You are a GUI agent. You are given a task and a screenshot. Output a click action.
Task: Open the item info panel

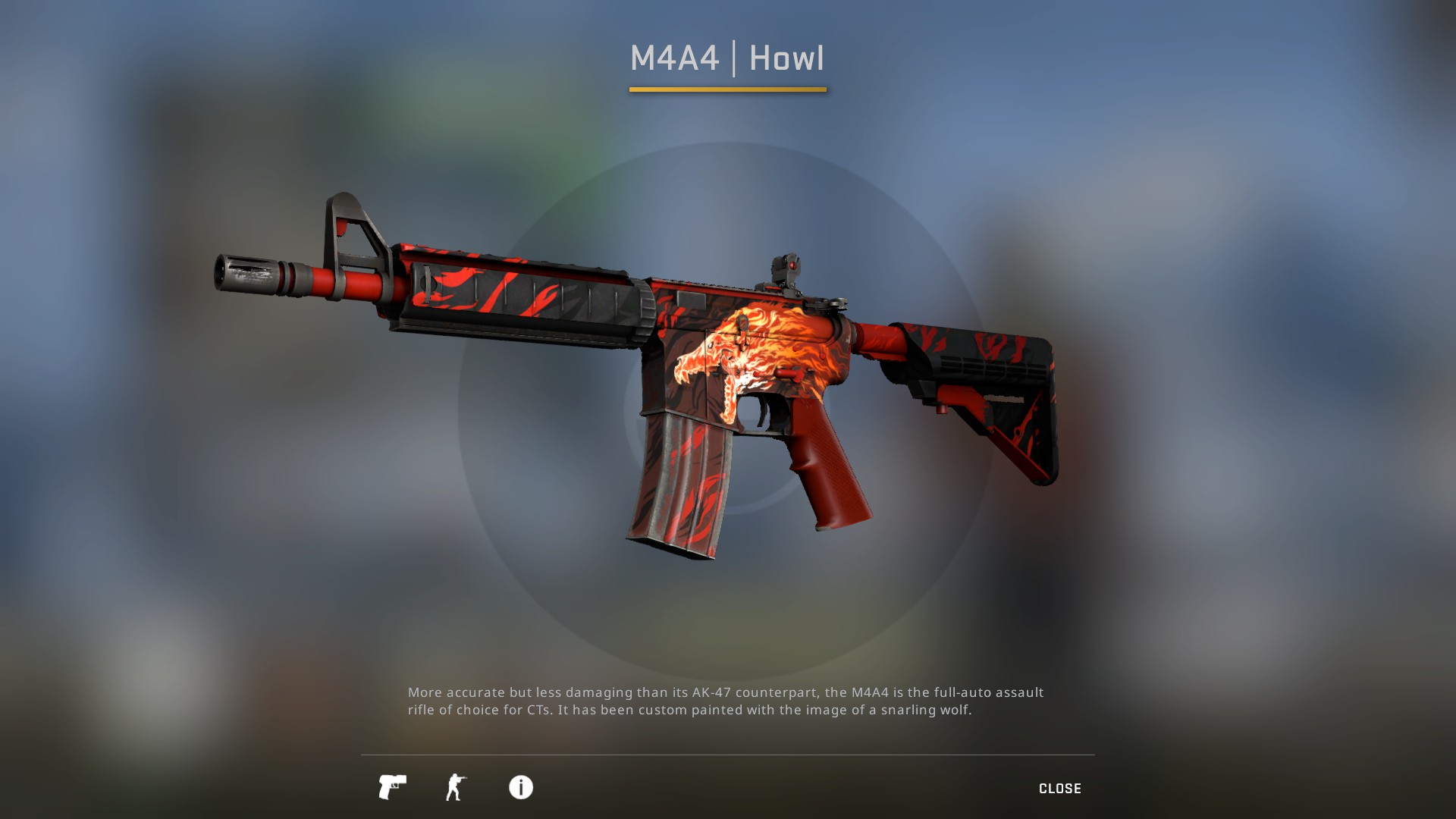(520, 787)
